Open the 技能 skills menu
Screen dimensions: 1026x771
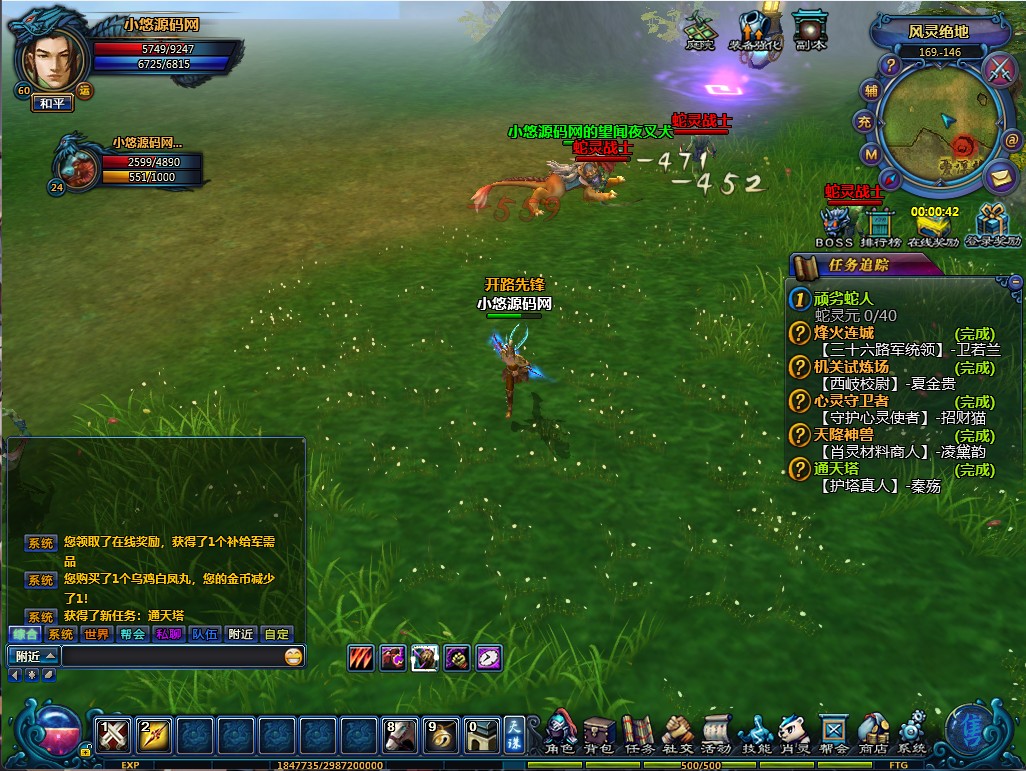(755, 734)
